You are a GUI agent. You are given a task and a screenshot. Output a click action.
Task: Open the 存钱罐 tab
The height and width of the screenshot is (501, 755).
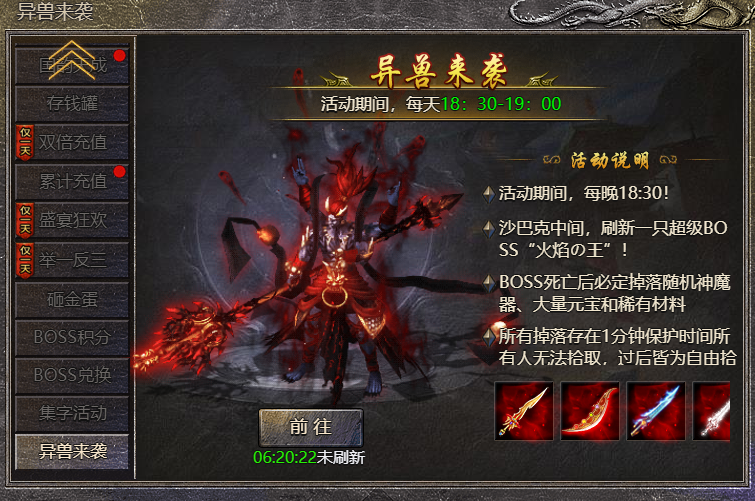(x=72, y=101)
